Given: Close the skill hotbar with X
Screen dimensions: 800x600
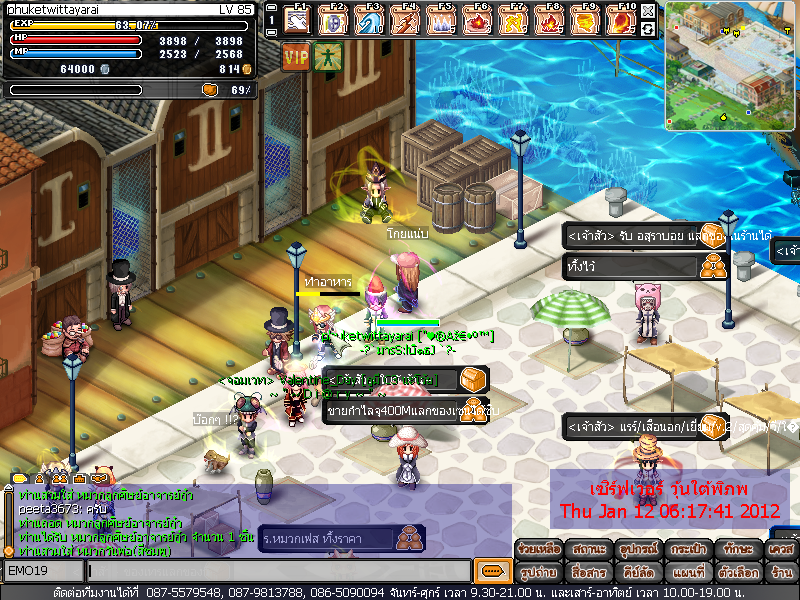Looking at the screenshot, I should pos(649,11).
